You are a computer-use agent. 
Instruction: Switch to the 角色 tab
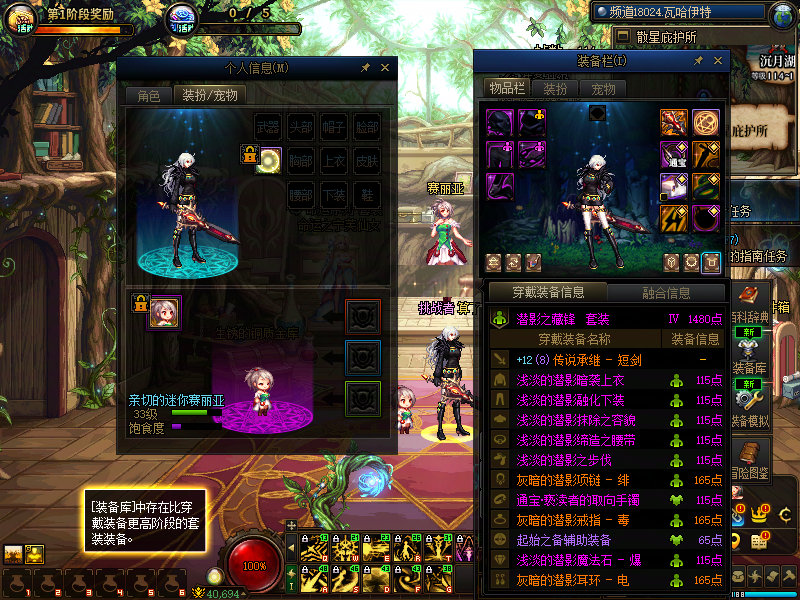(x=148, y=95)
